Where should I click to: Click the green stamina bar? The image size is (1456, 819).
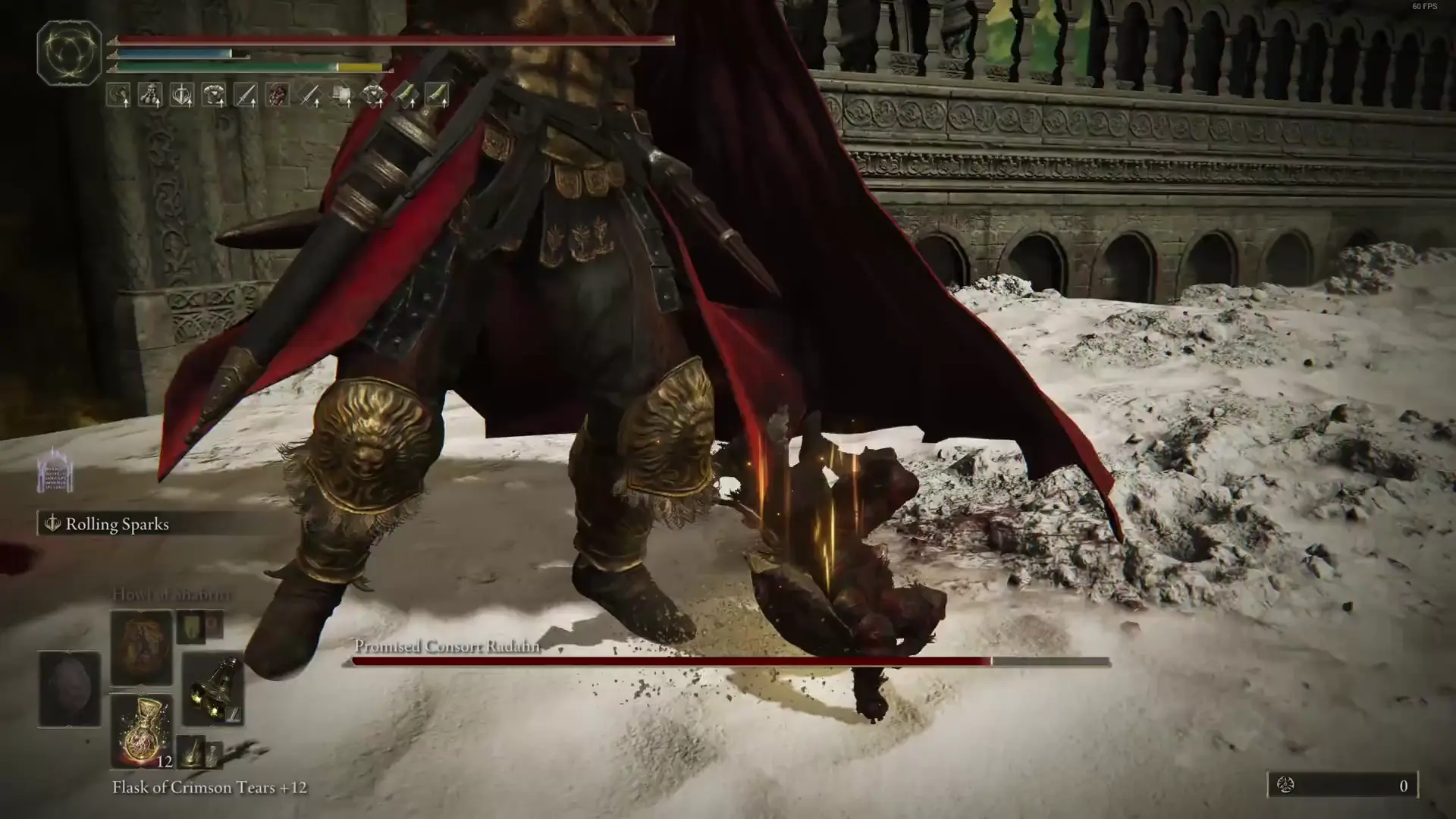pos(227,68)
